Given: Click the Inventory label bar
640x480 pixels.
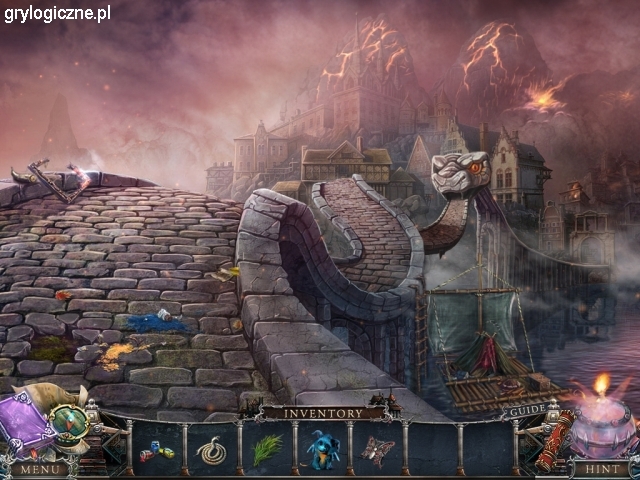Looking at the screenshot, I should (x=322, y=412).
